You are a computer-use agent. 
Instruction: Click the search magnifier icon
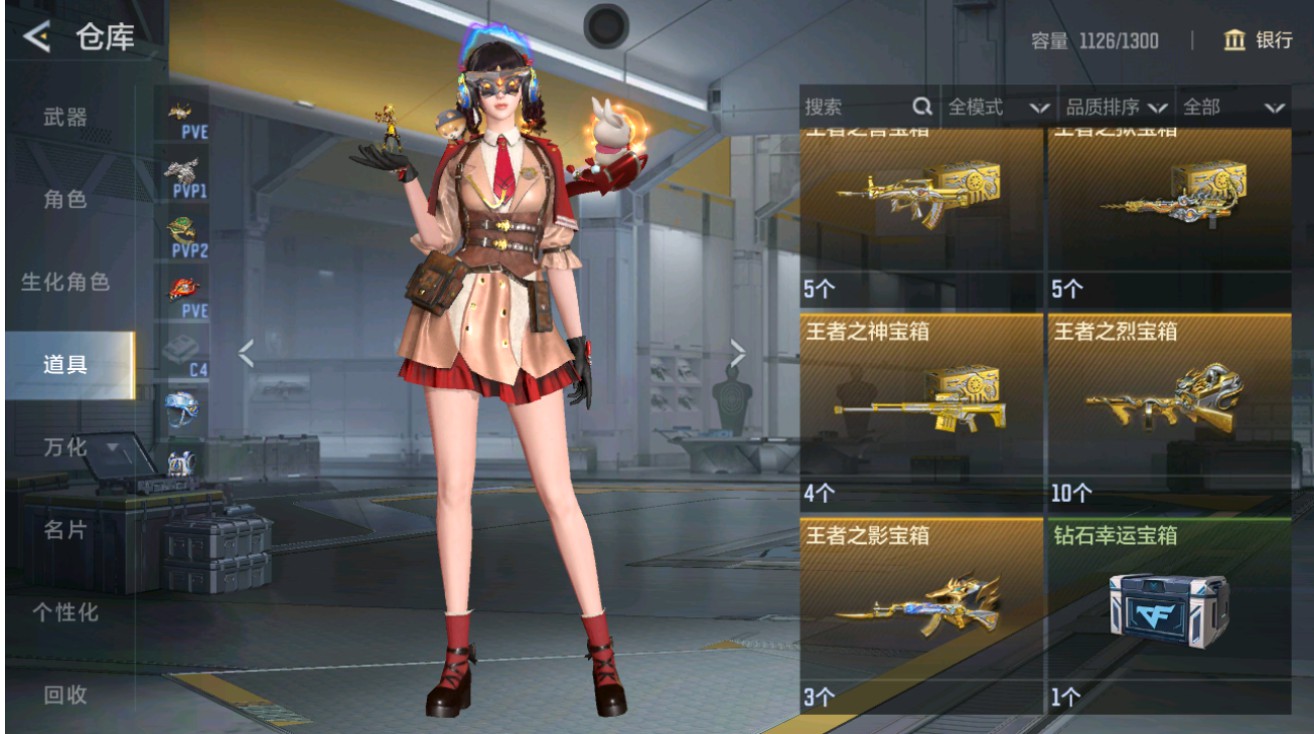[x=923, y=108]
